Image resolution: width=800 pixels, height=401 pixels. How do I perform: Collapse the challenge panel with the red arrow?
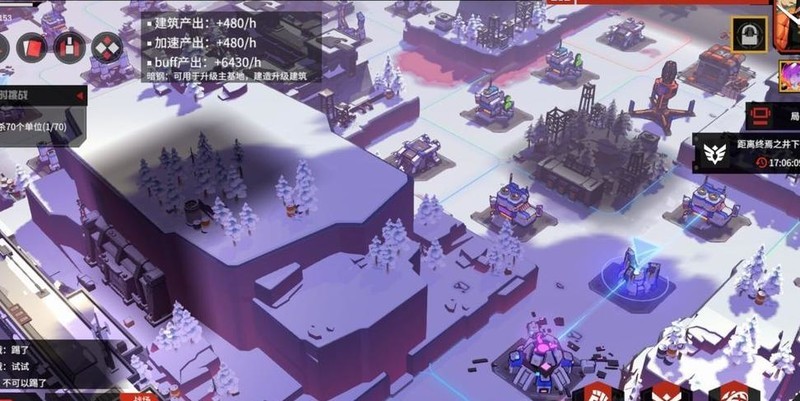pos(78,95)
